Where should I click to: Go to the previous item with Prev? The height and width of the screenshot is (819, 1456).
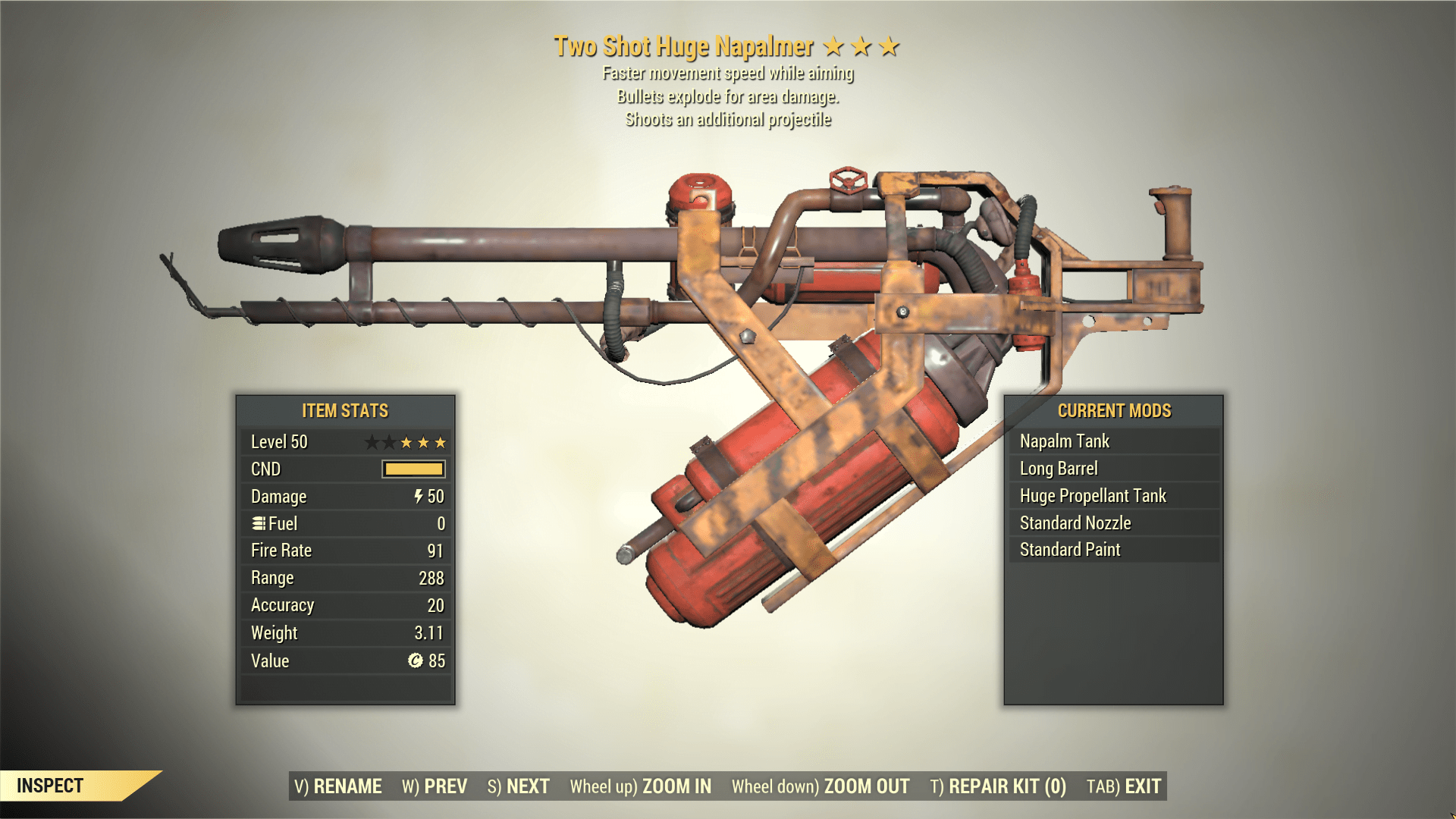click(435, 786)
